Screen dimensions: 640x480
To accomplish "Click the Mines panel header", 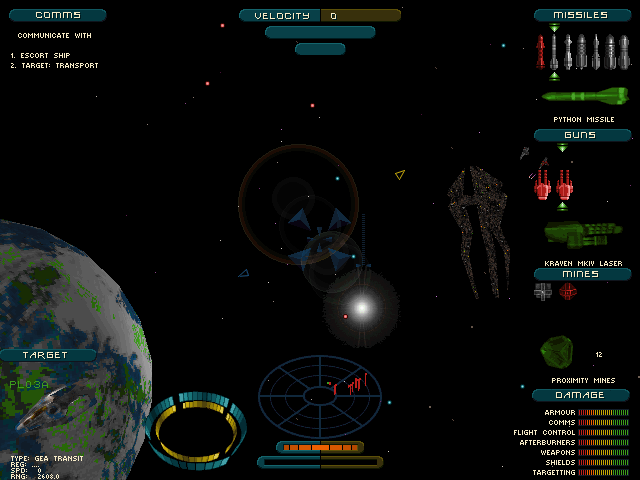I will tap(582, 273).
